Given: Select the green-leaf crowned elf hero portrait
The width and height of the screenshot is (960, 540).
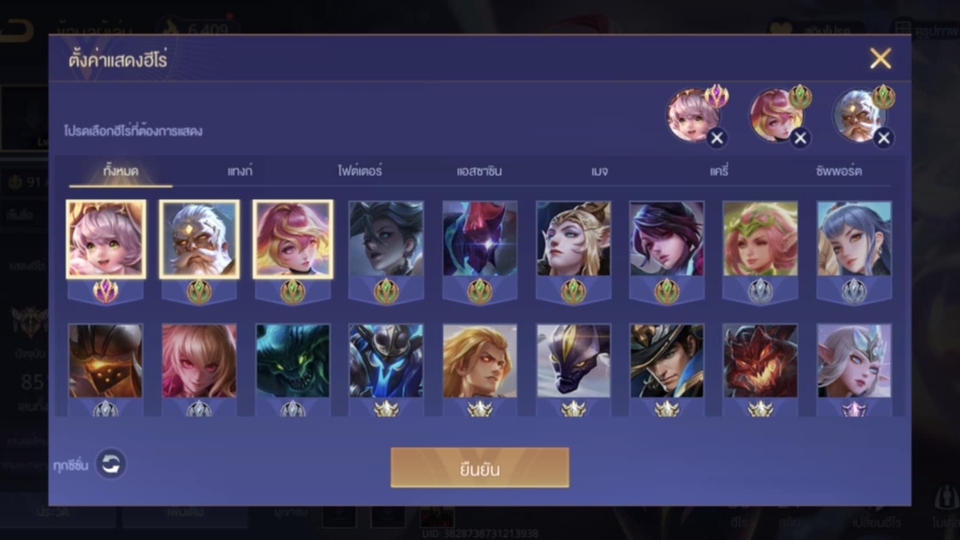Looking at the screenshot, I should 760,239.
